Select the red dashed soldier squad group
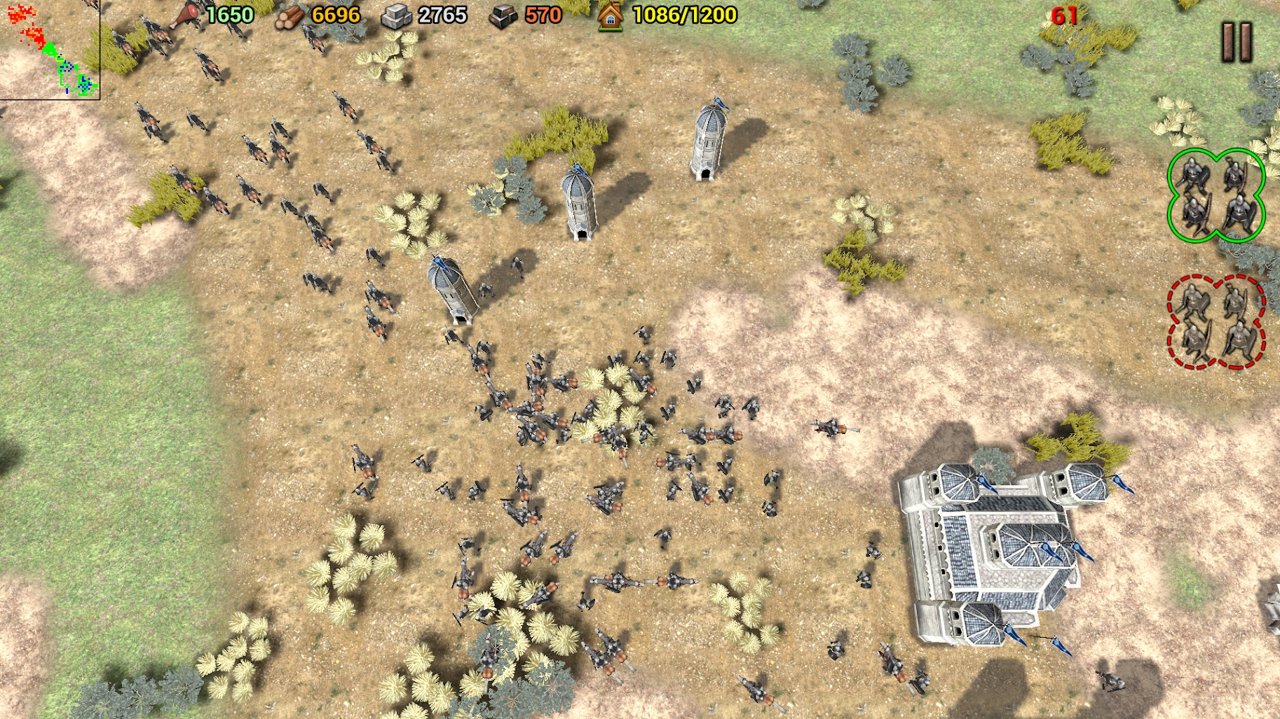 [1216, 322]
